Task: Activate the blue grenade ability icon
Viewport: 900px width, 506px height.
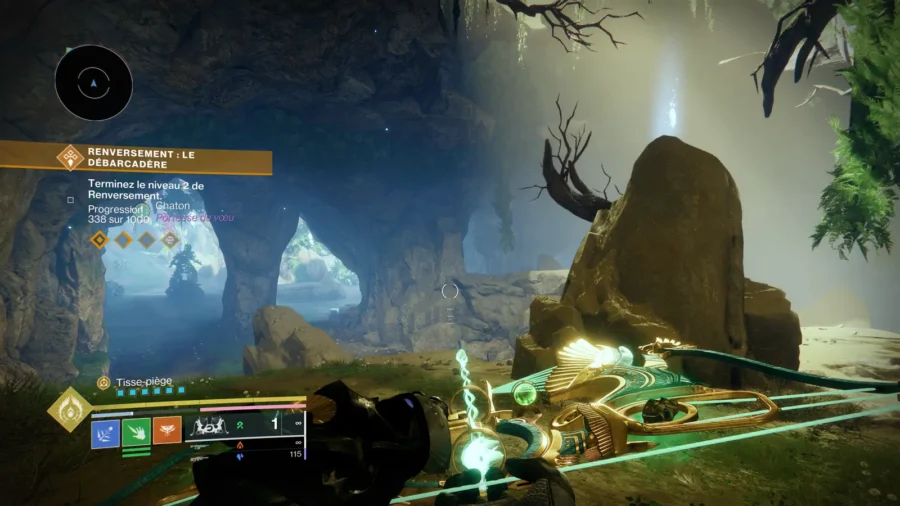Action: 105,431
